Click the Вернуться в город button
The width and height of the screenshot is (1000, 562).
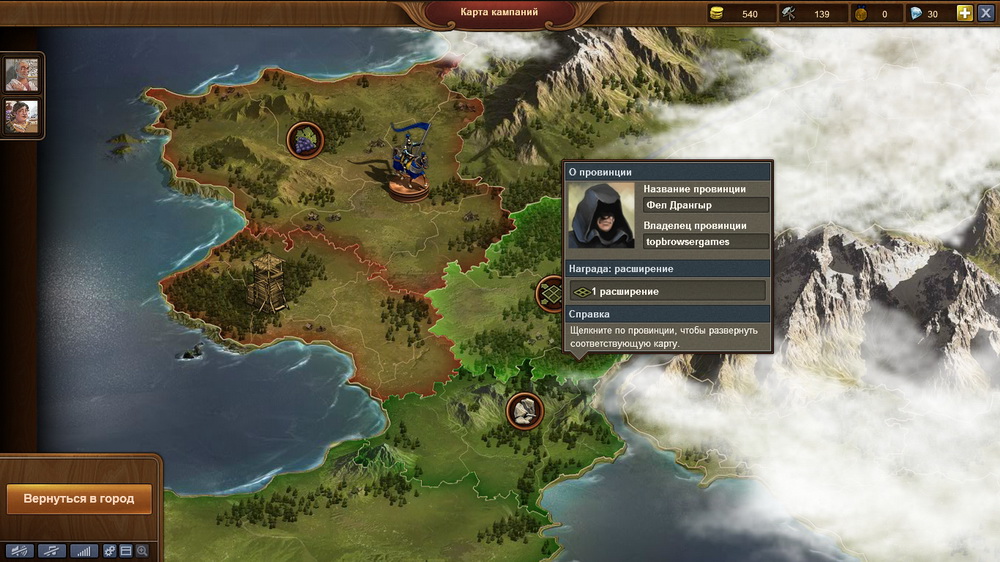coord(79,498)
